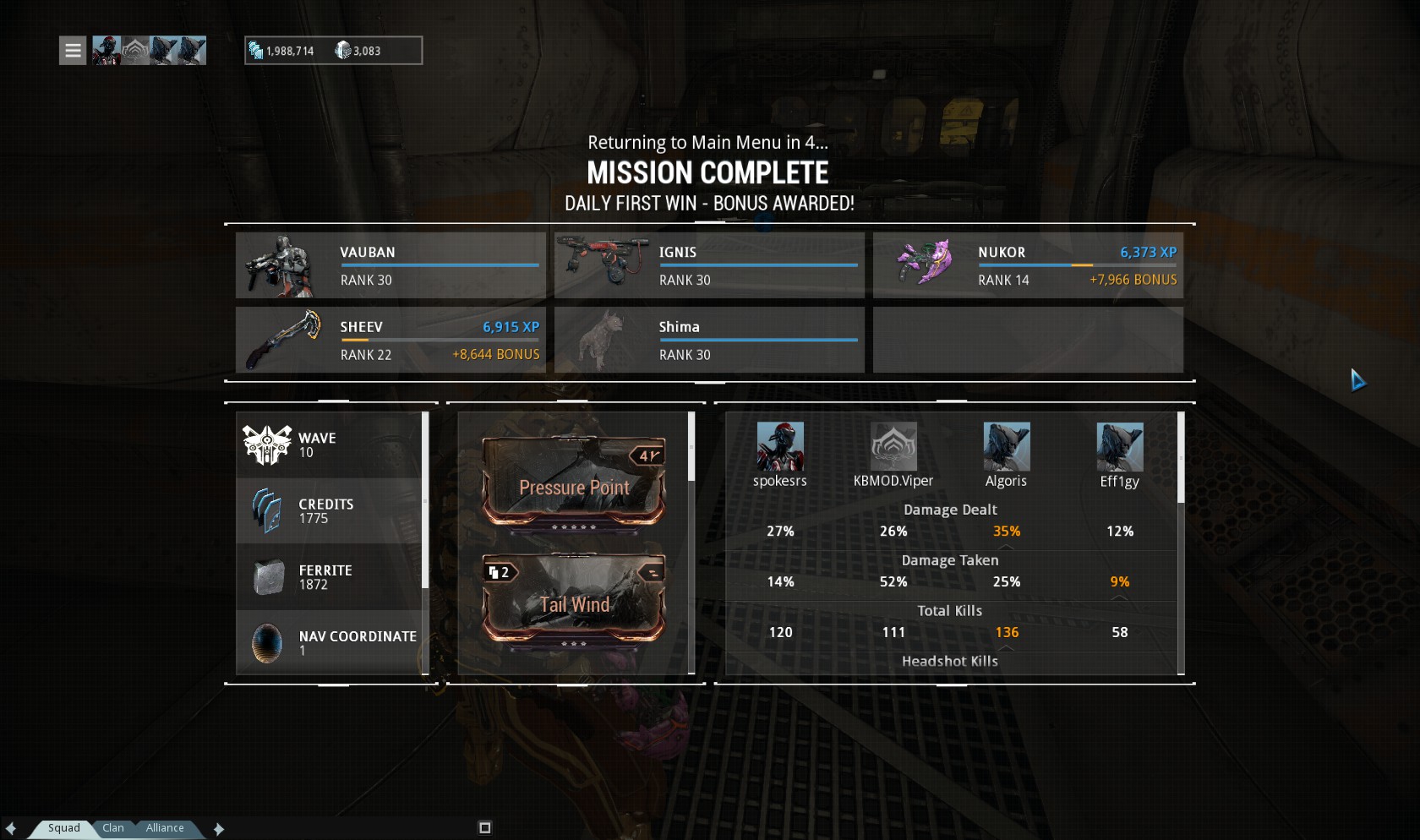Click the Vauban warframe panel
1420x840 pixels.
click(x=390, y=265)
